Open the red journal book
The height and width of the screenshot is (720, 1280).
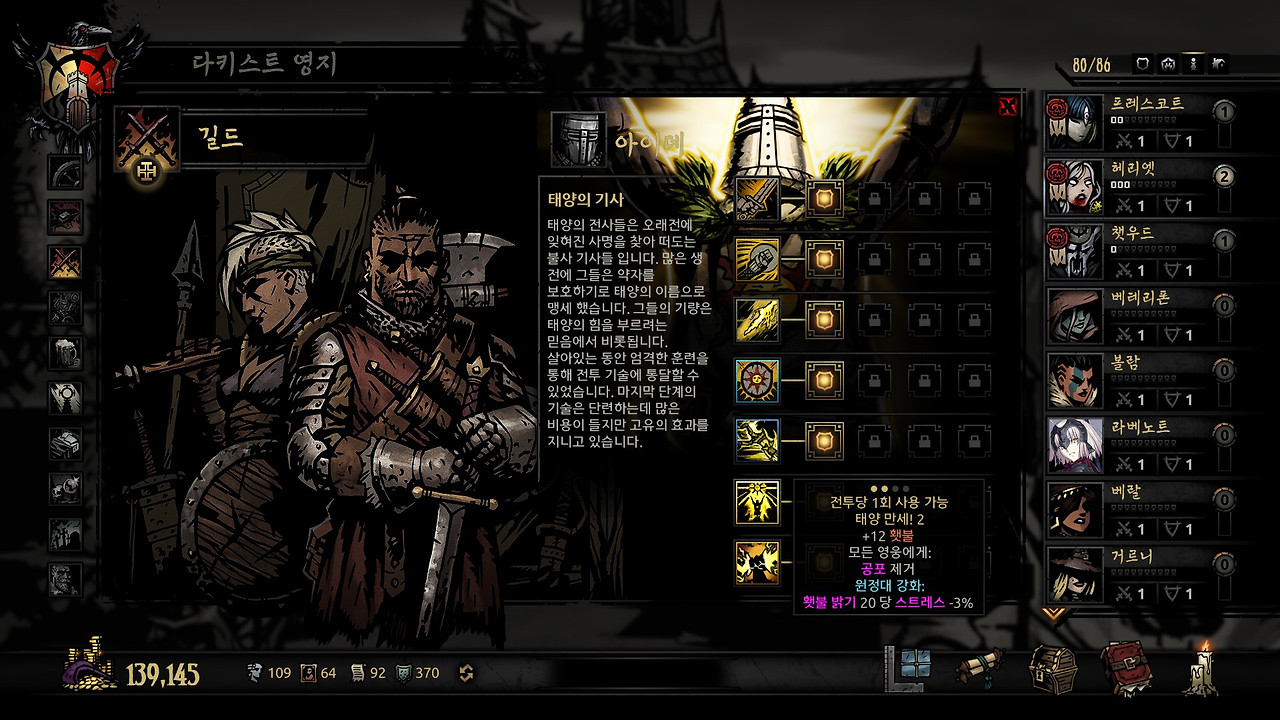pos(1125,667)
